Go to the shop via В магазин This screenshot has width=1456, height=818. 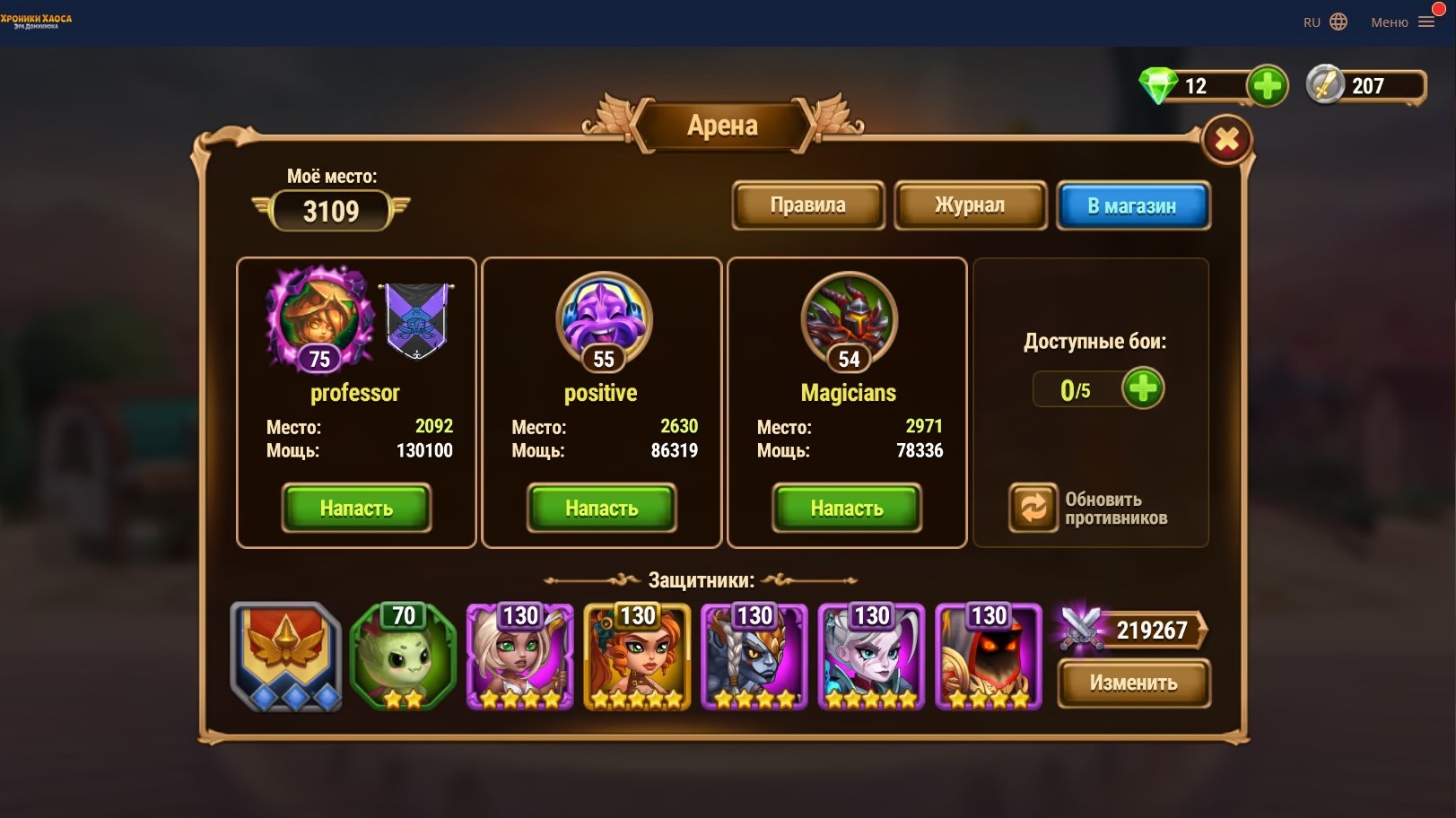[x=1132, y=205]
